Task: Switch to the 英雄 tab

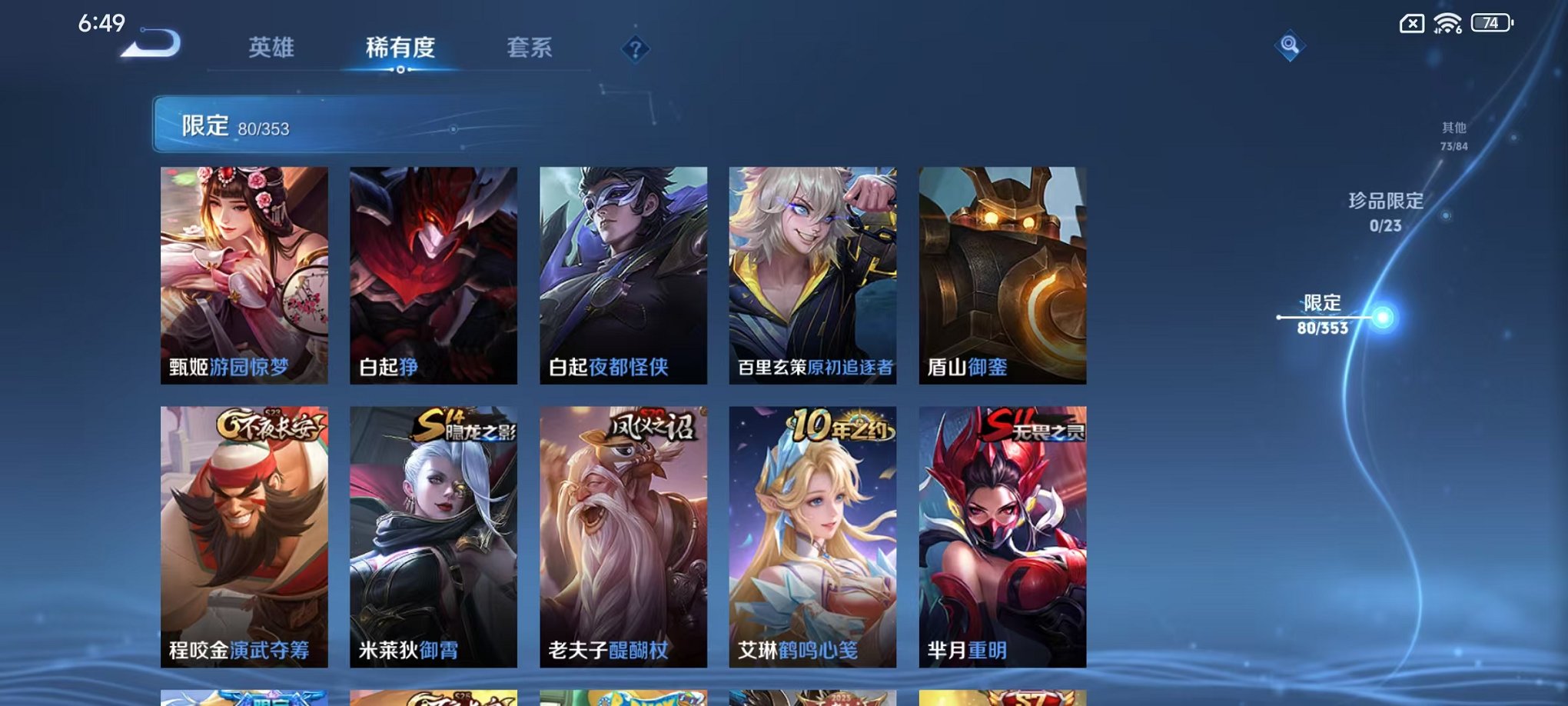Action: pyautogui.click(x=271, y=48)
